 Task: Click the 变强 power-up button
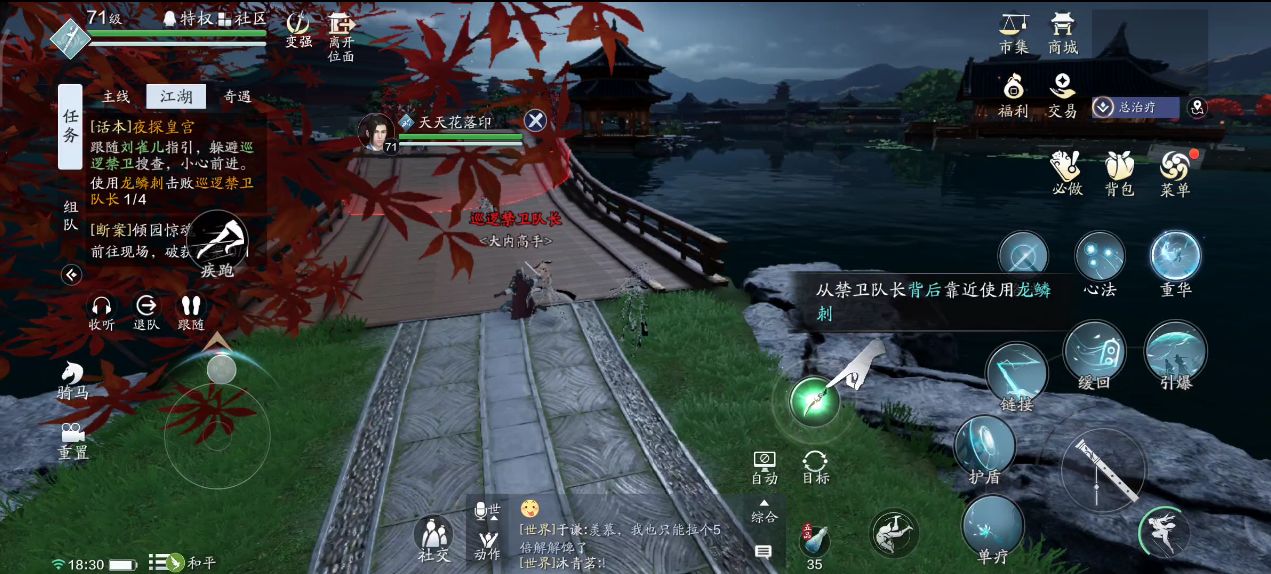click(x=298, y=29)
